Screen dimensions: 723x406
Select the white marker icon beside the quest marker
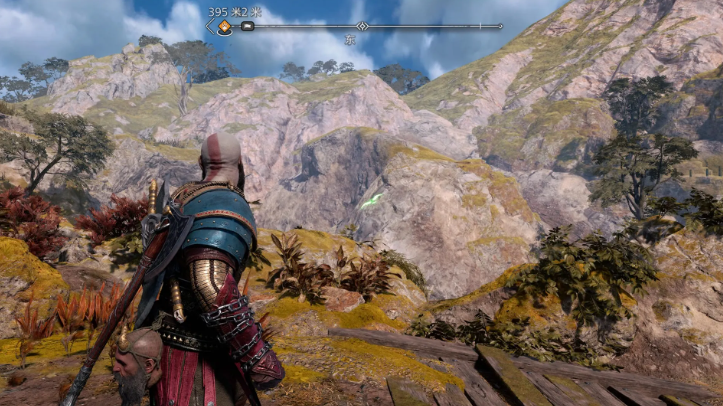[x=247, y=27]
